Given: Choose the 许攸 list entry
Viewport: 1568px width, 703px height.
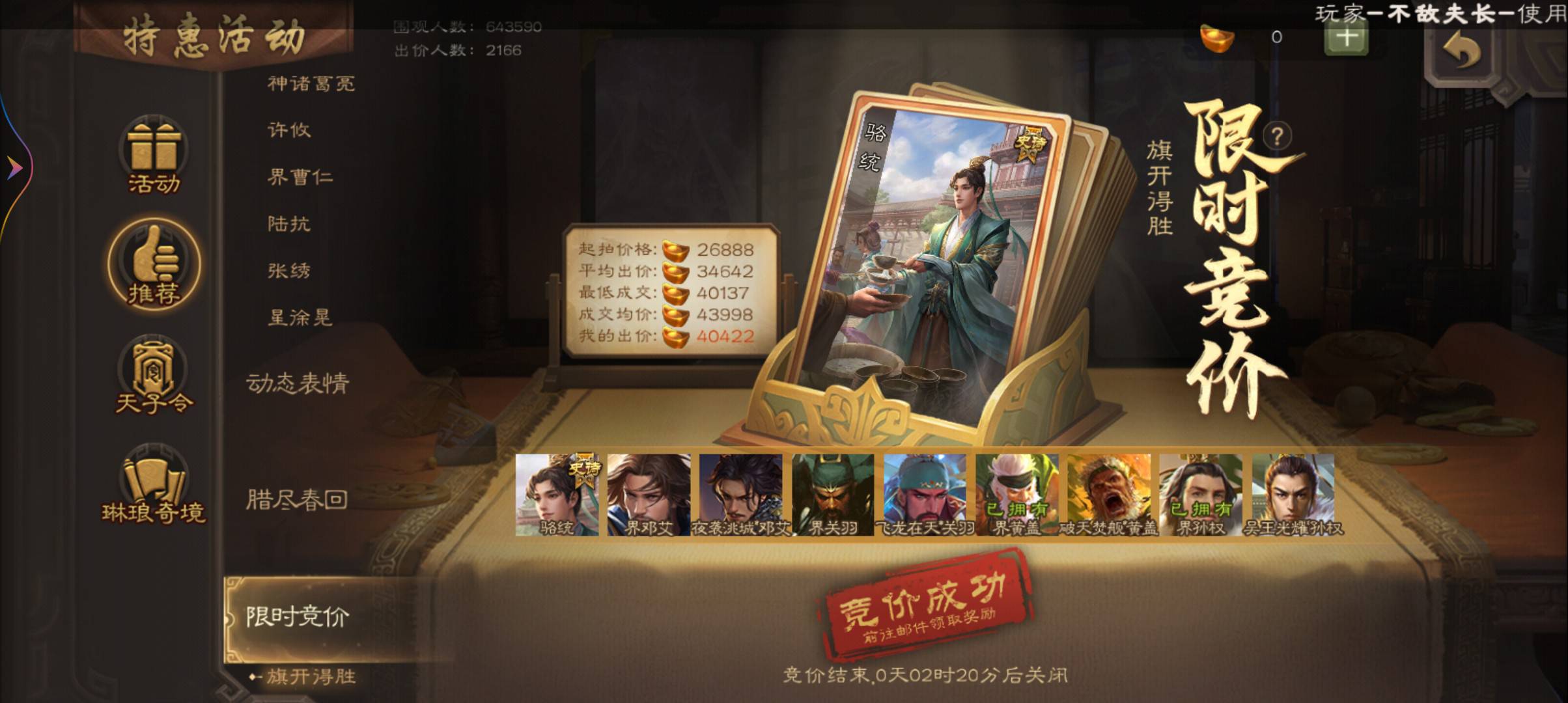Looking at the screenshot, I should (289, 130).
